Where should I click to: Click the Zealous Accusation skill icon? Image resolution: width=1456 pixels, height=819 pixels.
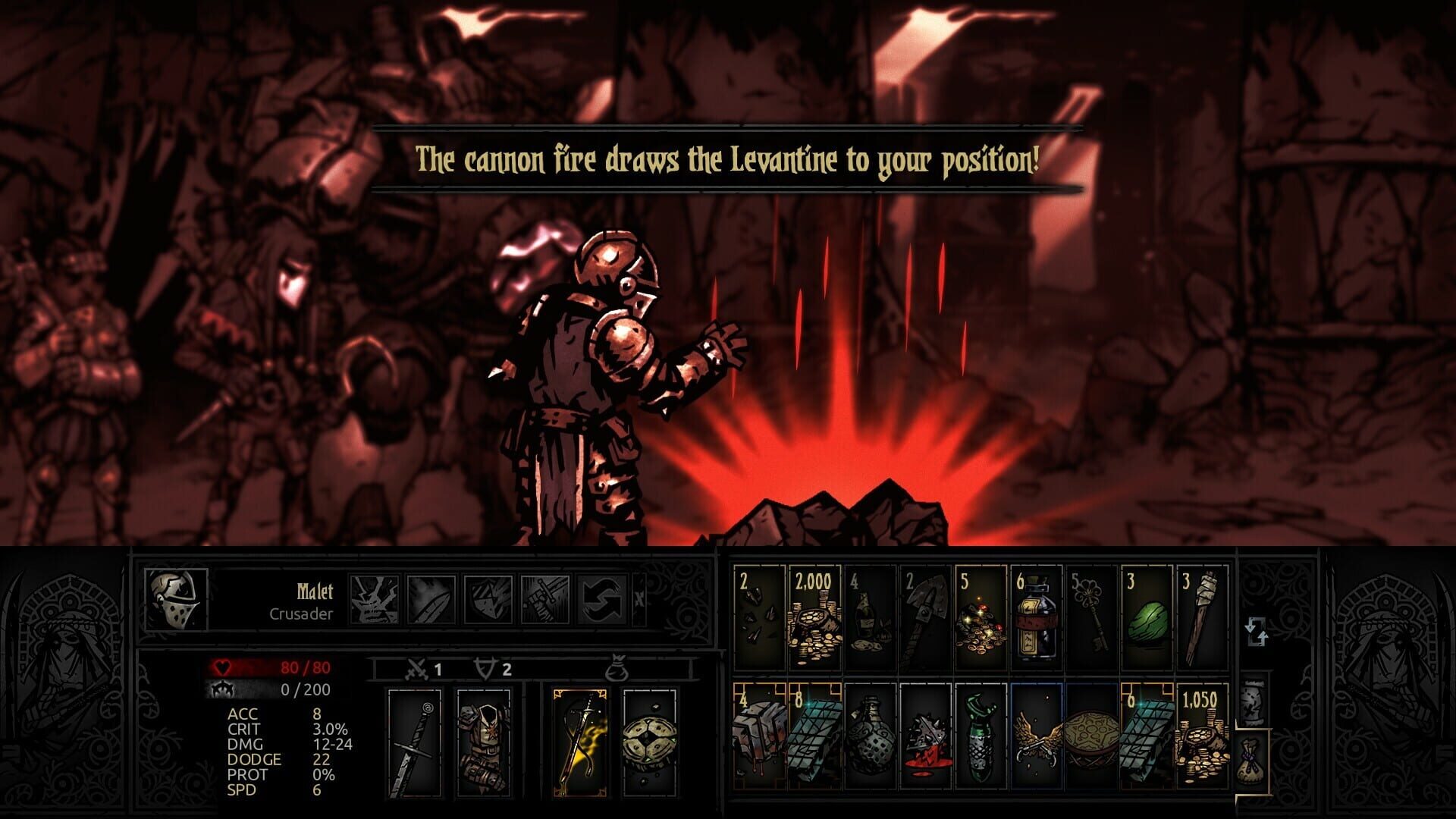pos(430,600)
